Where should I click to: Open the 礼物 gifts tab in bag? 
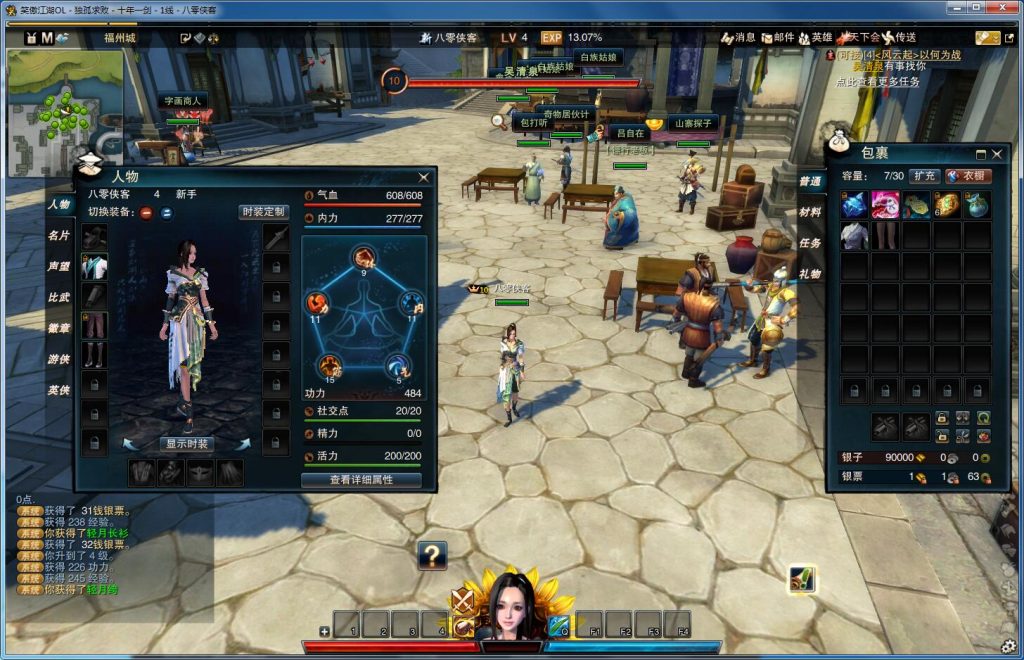click(810, 274)
